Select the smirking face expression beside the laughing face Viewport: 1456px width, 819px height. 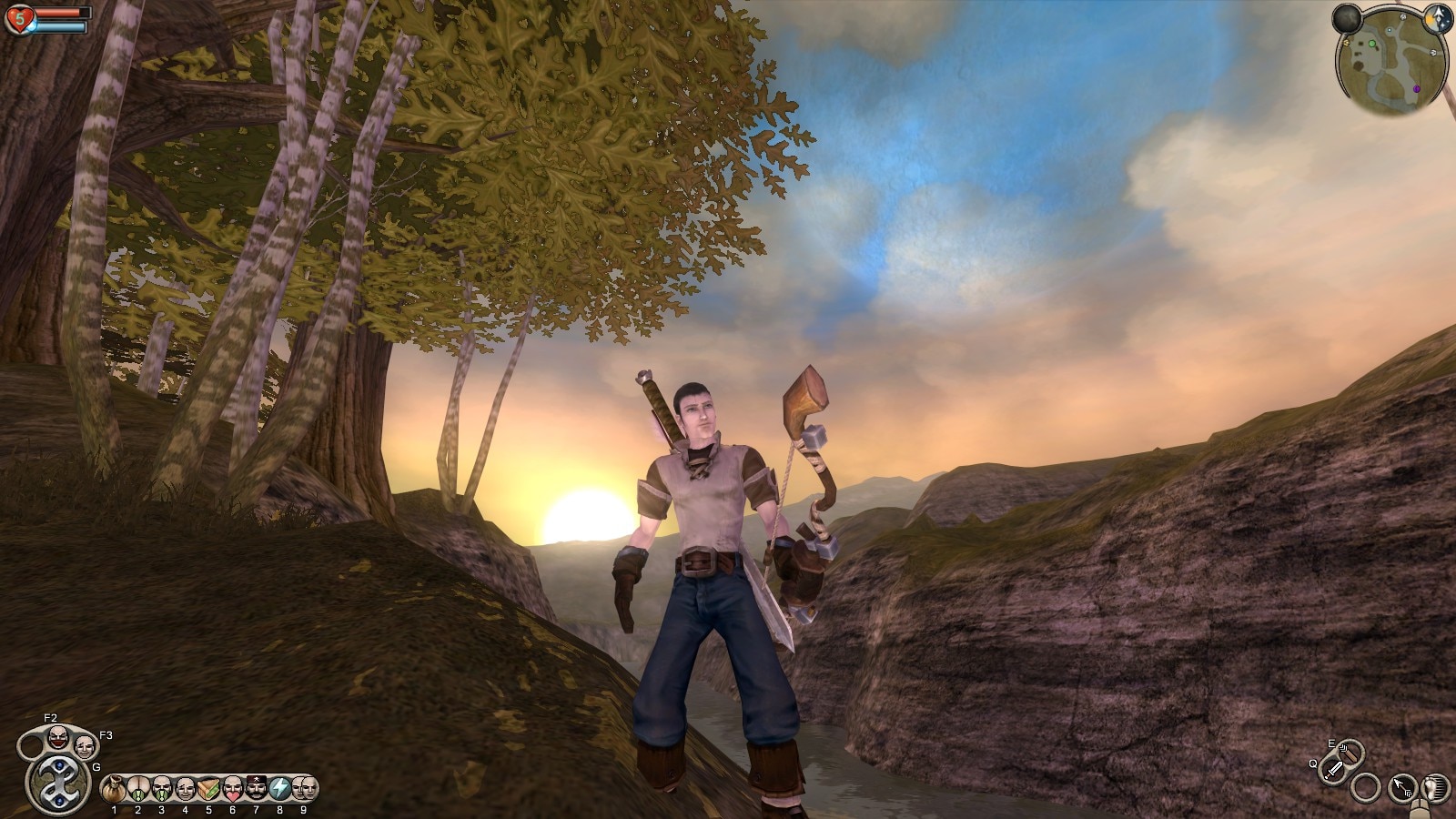pyautogui.click(x=84, y=746)
